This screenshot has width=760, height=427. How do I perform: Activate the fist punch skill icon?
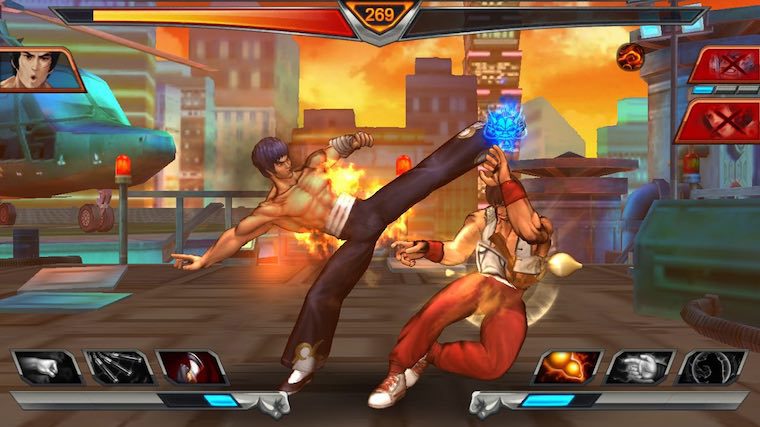click(x=48, y=367)
